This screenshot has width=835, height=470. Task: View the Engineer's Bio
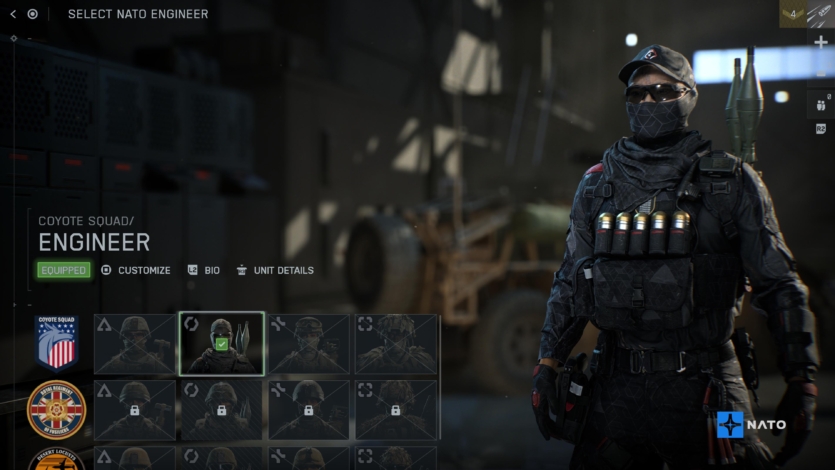click(204, 270)
